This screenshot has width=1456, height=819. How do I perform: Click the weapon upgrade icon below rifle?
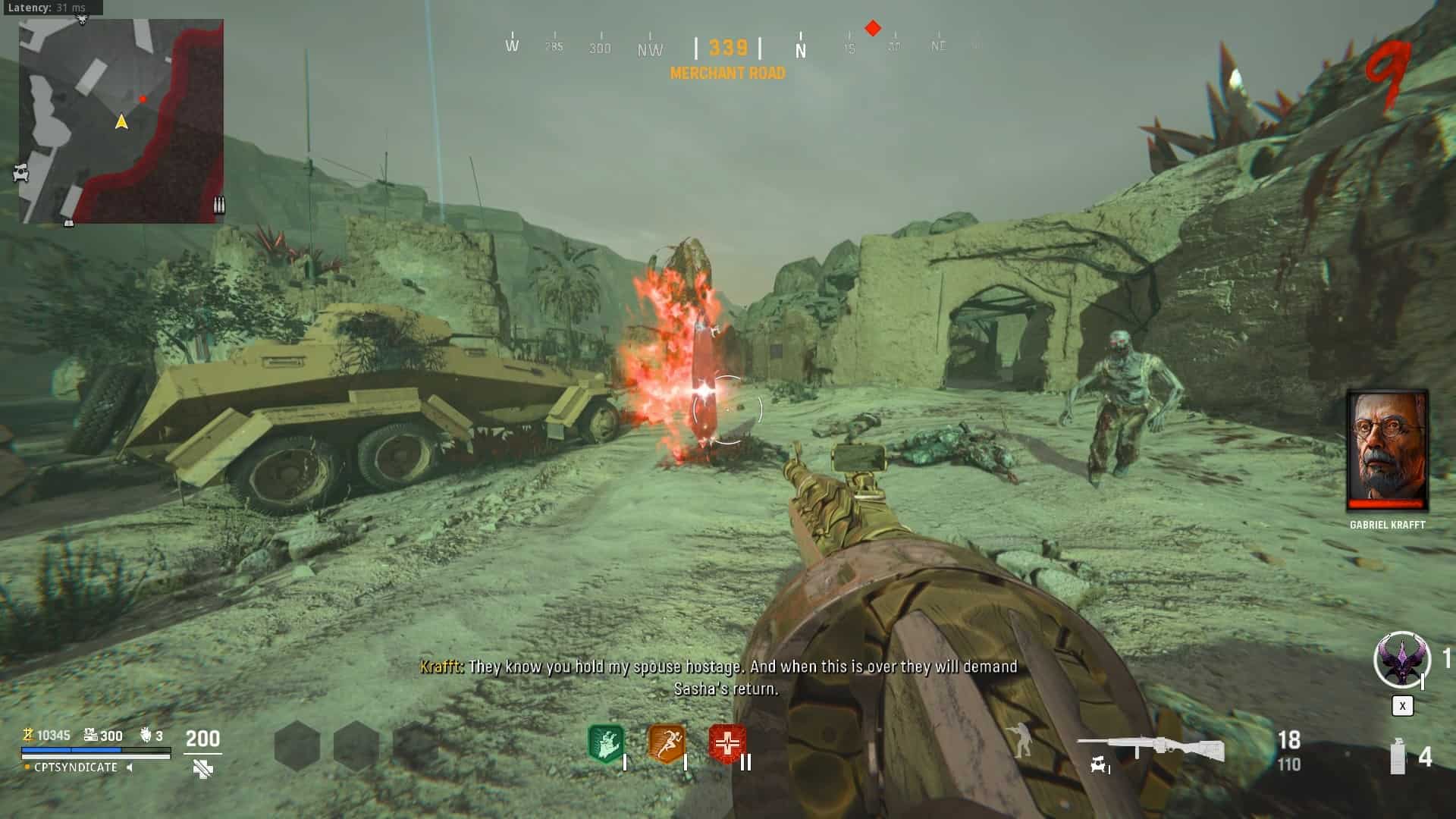pos(1099,767)
